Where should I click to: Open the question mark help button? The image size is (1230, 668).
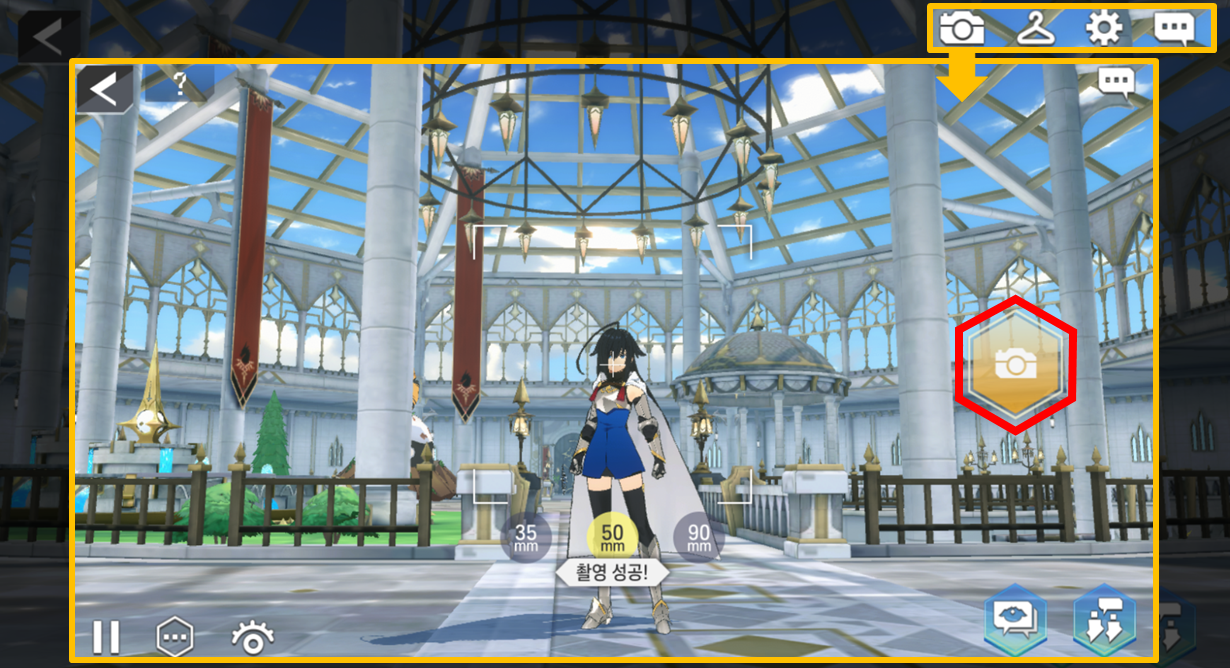click(180, 85)
